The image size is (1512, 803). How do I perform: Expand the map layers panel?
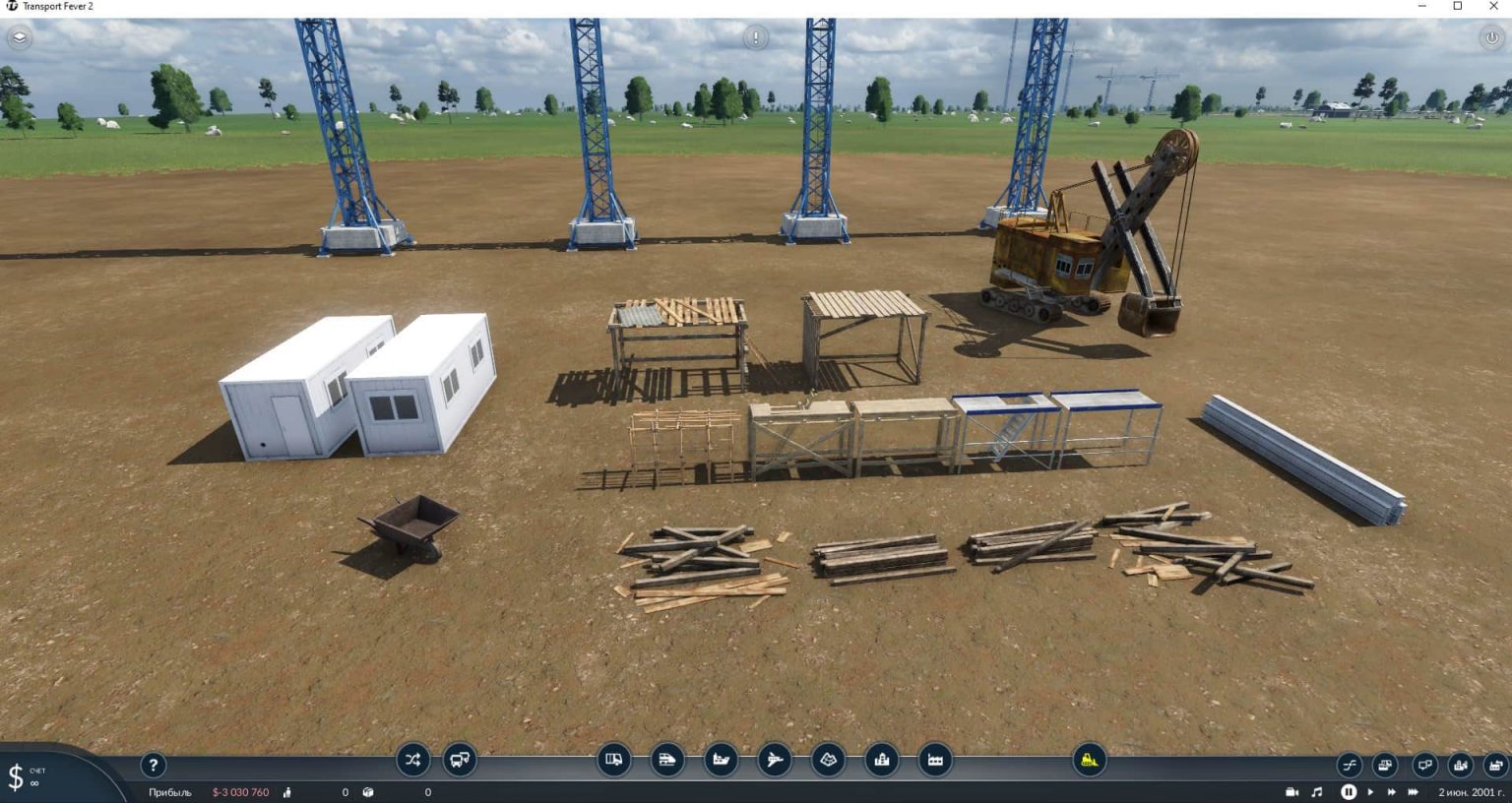tap(18, 38)
